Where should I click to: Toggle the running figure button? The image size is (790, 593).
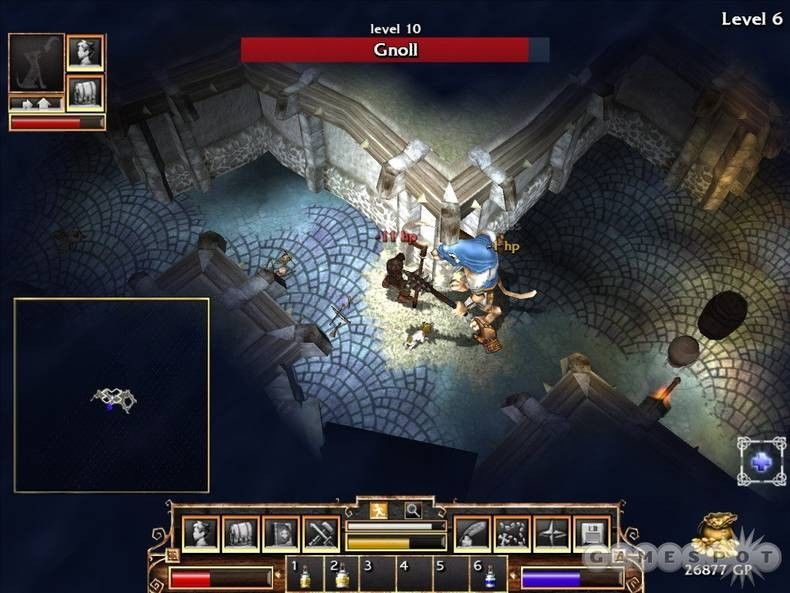(378, 510)
